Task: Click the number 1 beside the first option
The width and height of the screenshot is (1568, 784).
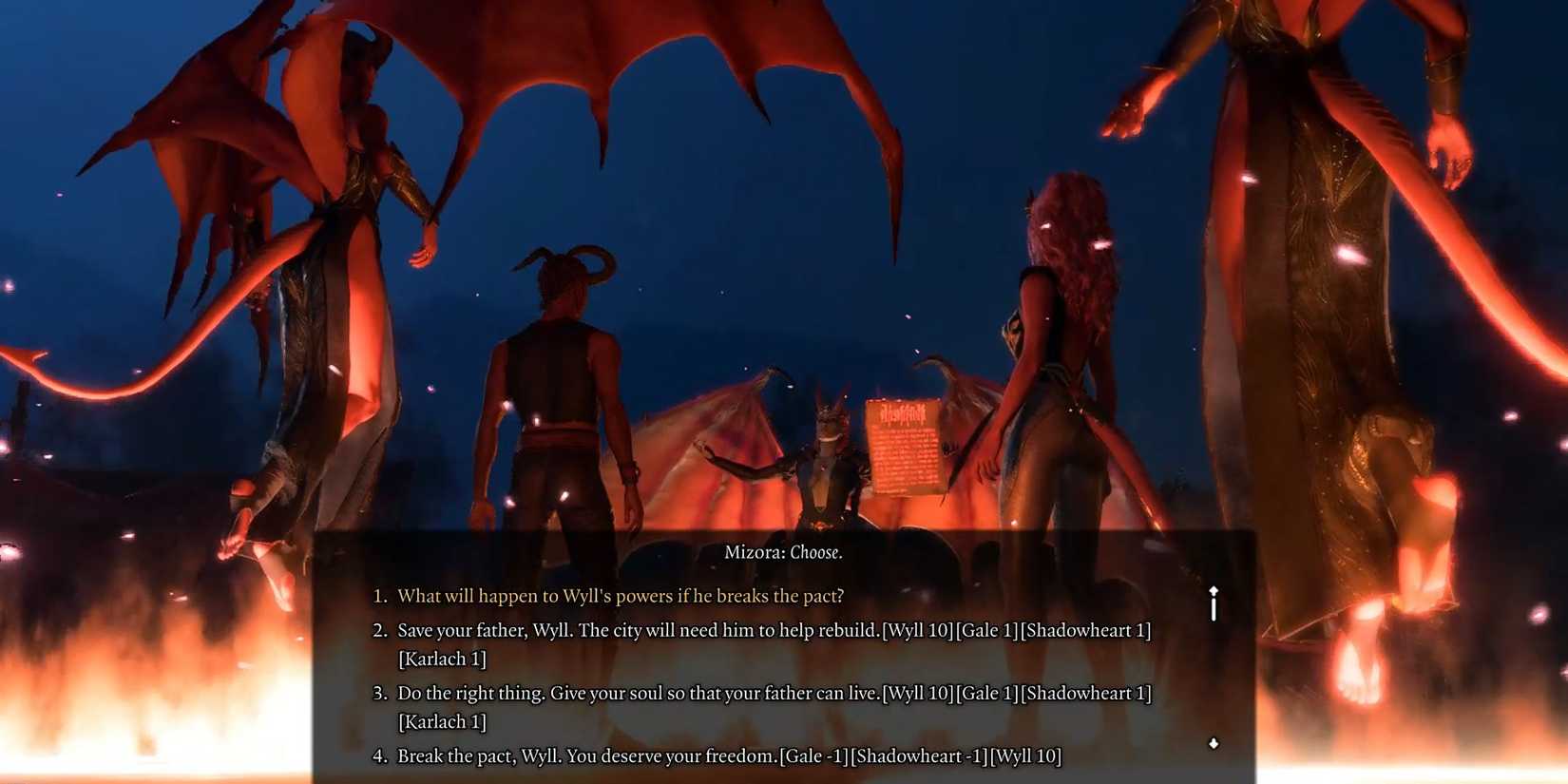Action: tap(378, 596)
